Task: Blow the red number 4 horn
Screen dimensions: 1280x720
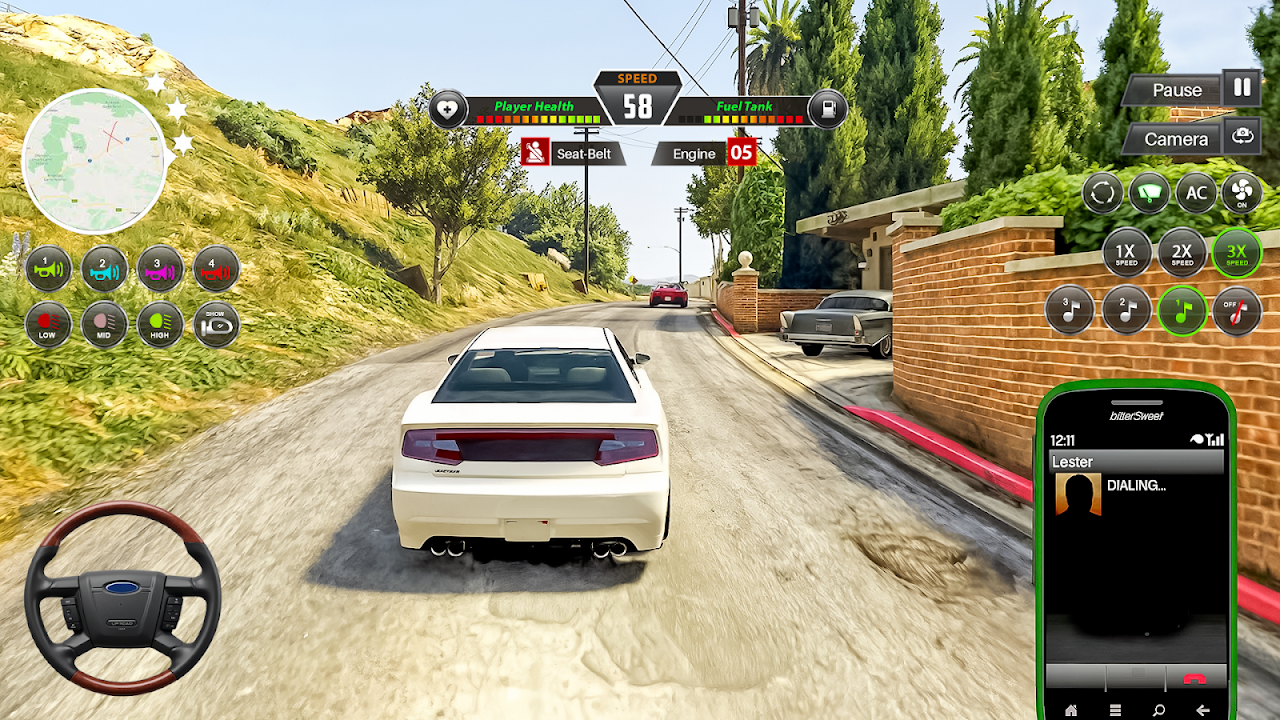Action: pyautogui.click(x=216, y=268)
